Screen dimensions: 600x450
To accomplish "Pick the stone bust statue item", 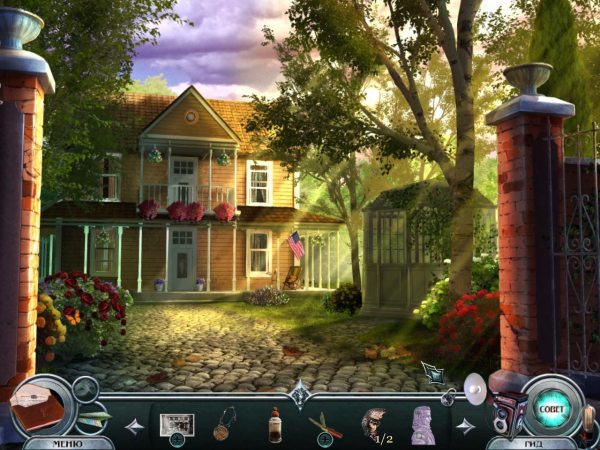I will [x=422, y=424].
